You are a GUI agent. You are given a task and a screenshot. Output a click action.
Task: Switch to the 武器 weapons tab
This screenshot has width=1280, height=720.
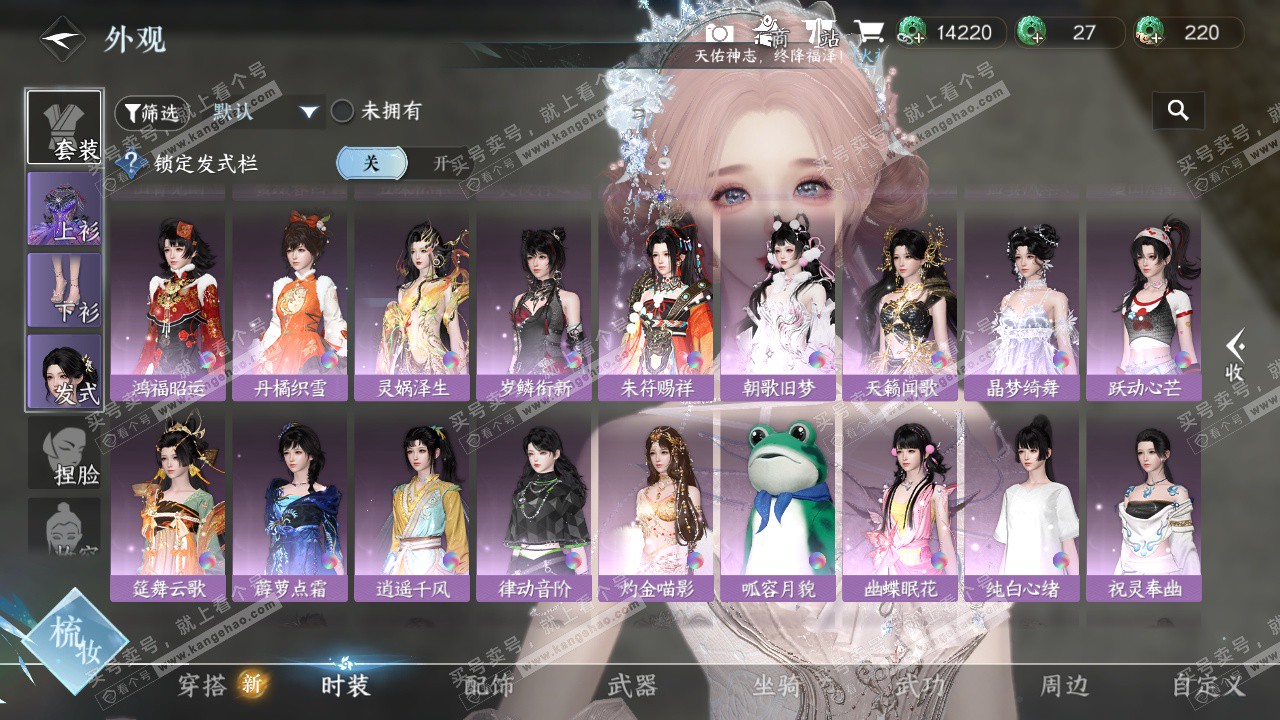tap(632, 685)
